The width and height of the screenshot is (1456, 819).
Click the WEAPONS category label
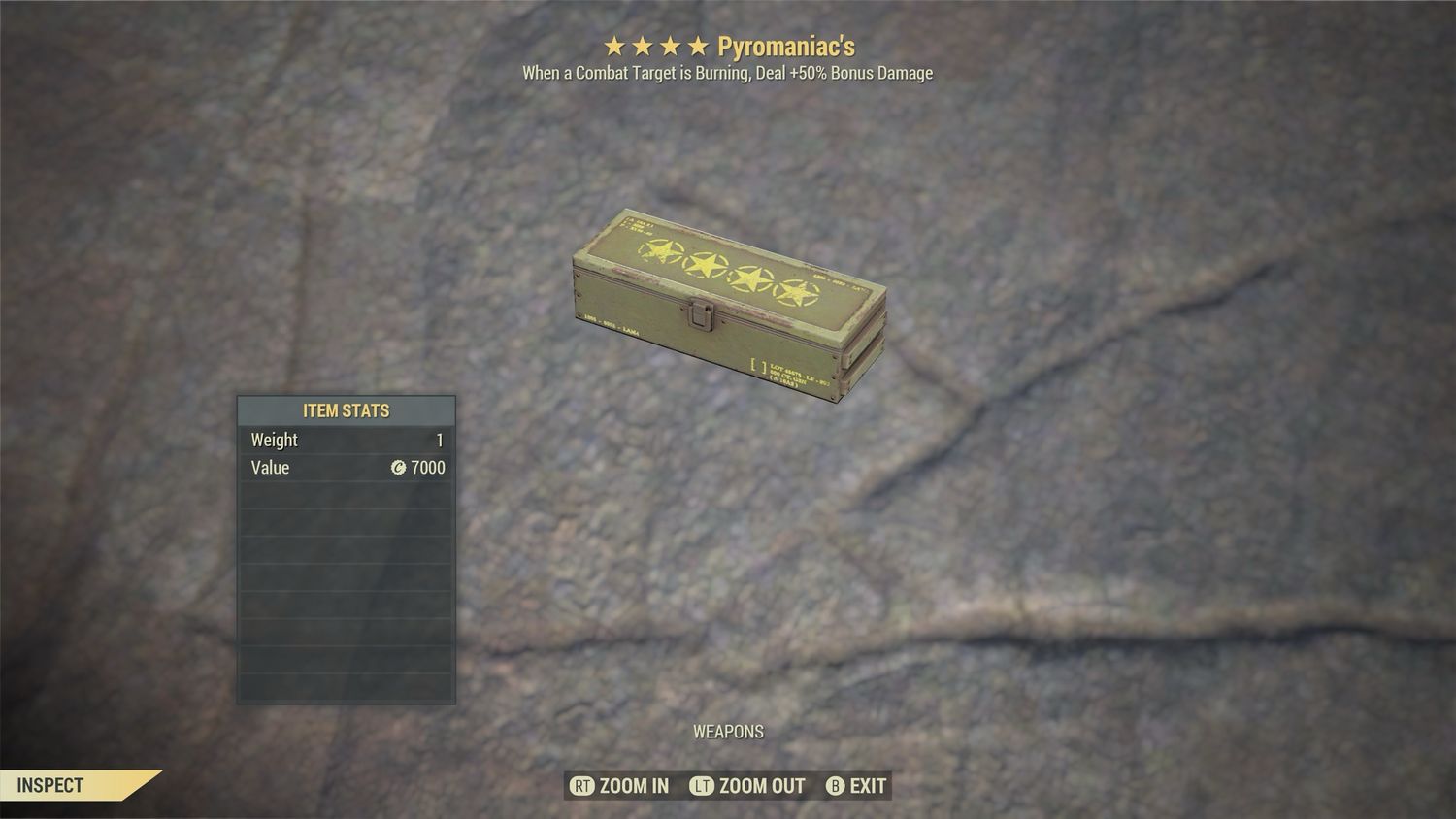pyautogui.click(x=728, y=732)
